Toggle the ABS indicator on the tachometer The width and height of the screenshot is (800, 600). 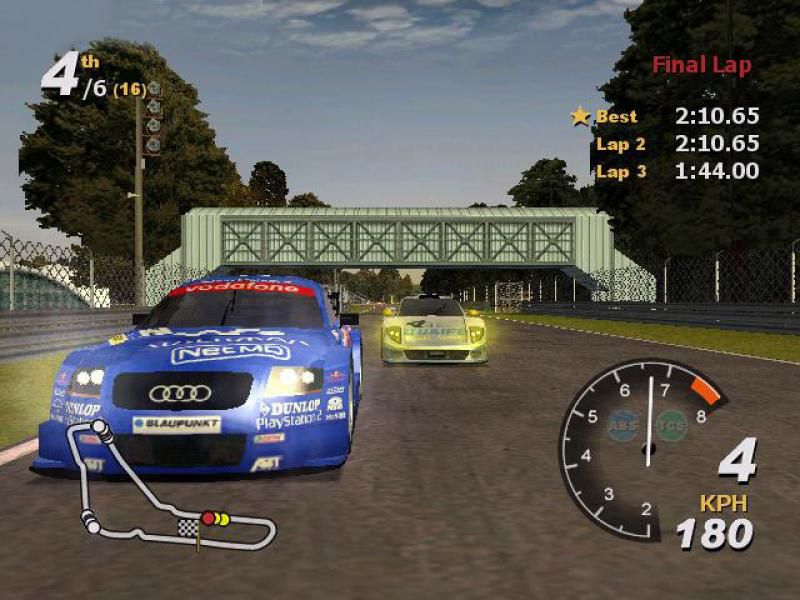[x=623, y=424]
